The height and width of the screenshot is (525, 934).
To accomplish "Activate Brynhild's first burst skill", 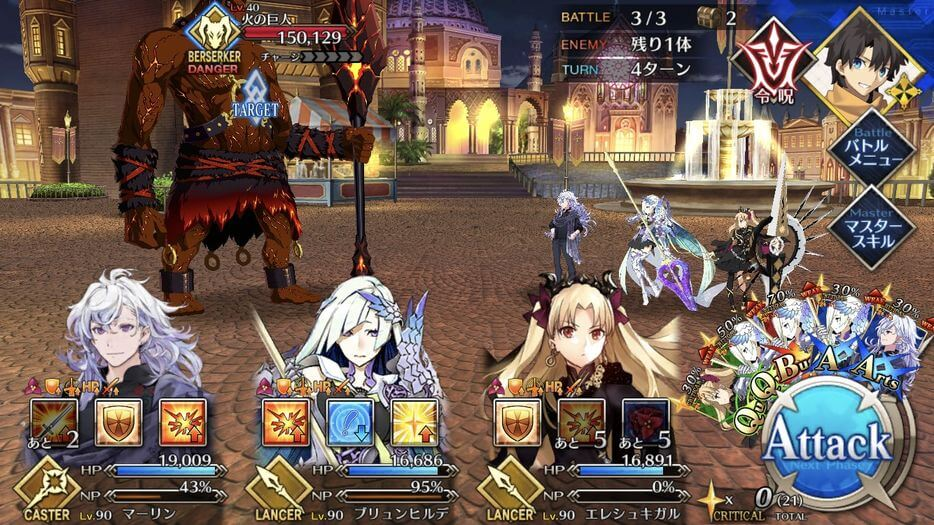I will 286,421.
